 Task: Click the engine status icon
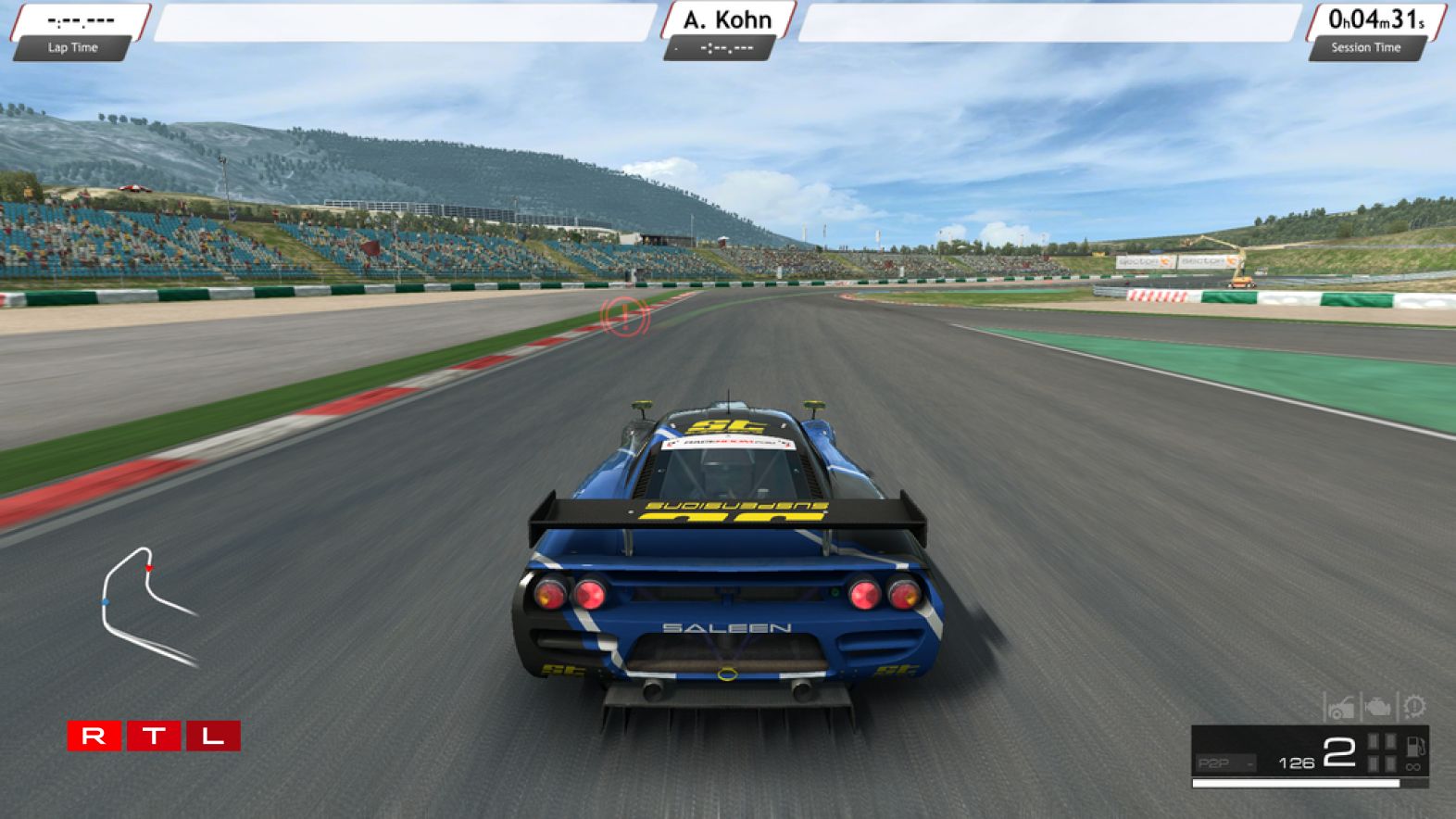(x=1377, y=709)
